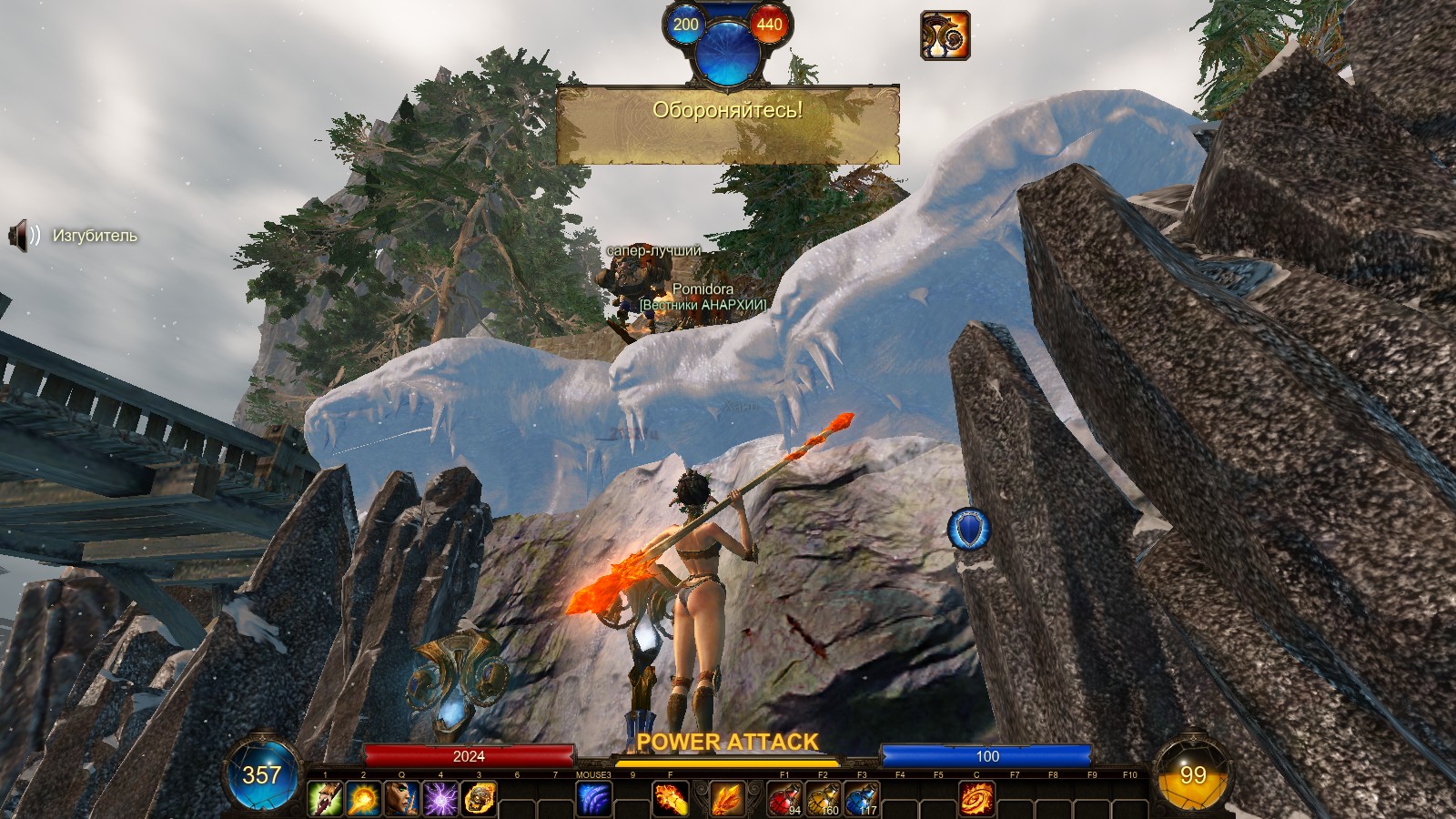Activate the flaming fist skill on F

tap(671, 799)
